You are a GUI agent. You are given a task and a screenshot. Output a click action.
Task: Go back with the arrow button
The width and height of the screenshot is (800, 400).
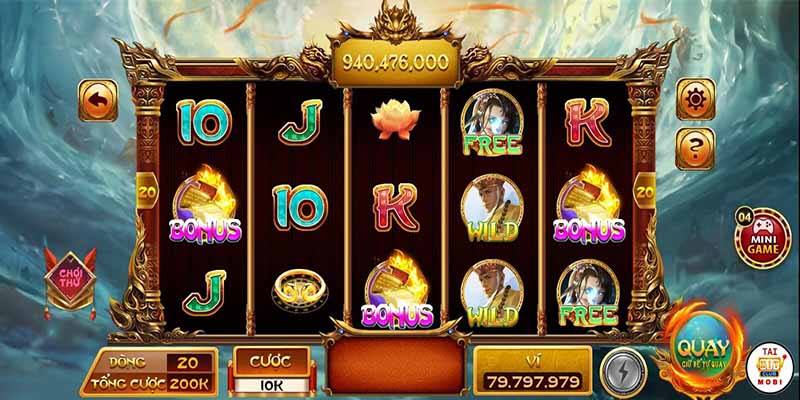(98, 101)
